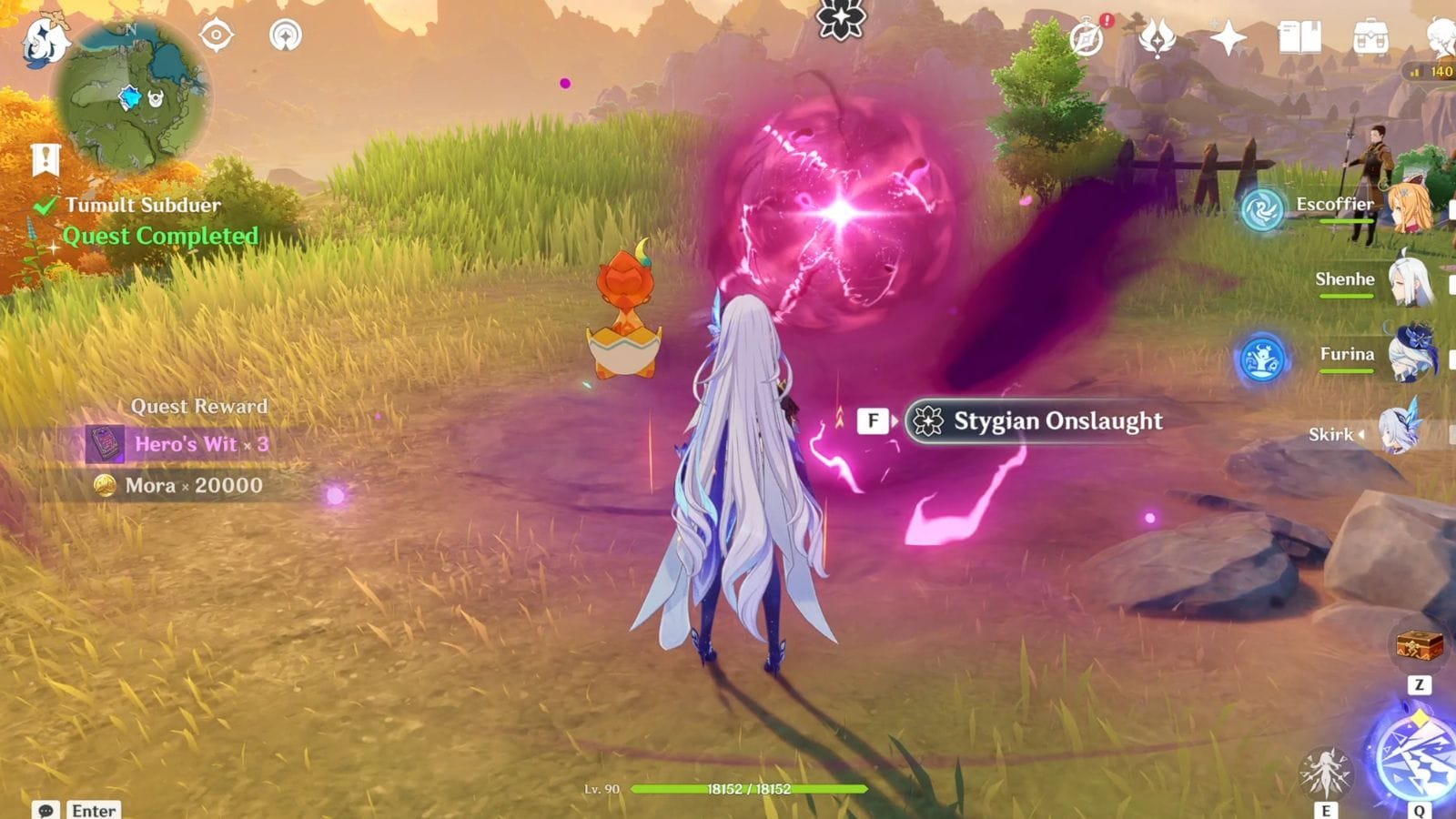Viewport: 1456px width, 819px height.
Task: Select the partial teleport tracking icon near the minimap
Action: tap(288, 36)
